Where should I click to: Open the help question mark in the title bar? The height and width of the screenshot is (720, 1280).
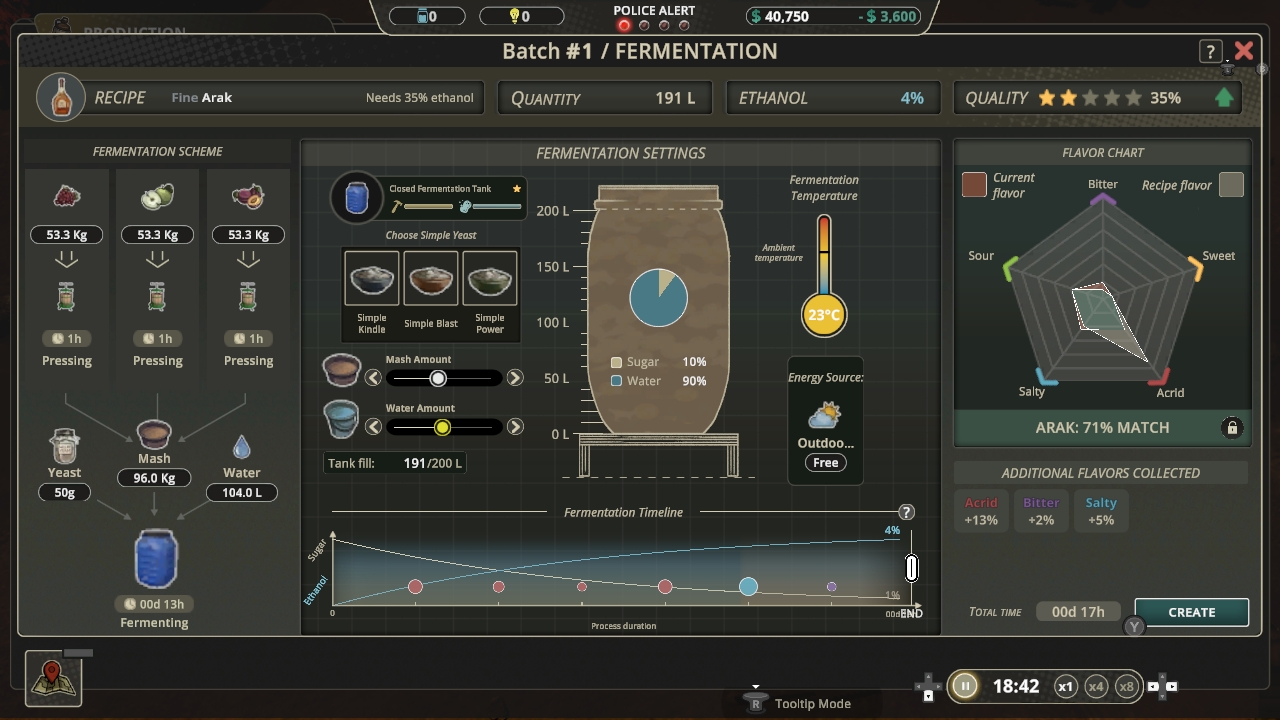(x=1211, y=50)
